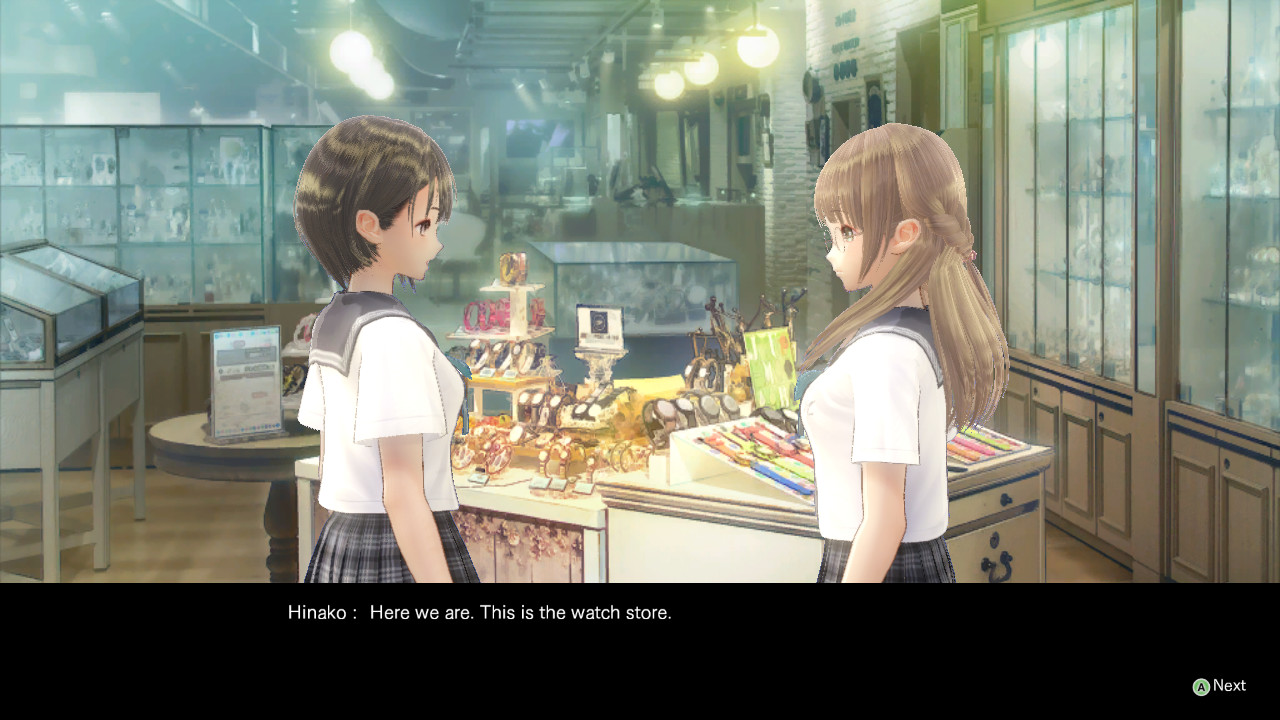Click the speaker name Hinako
Image resolution: width=1280 pixels, height=720 pixels.
(316, 612)
